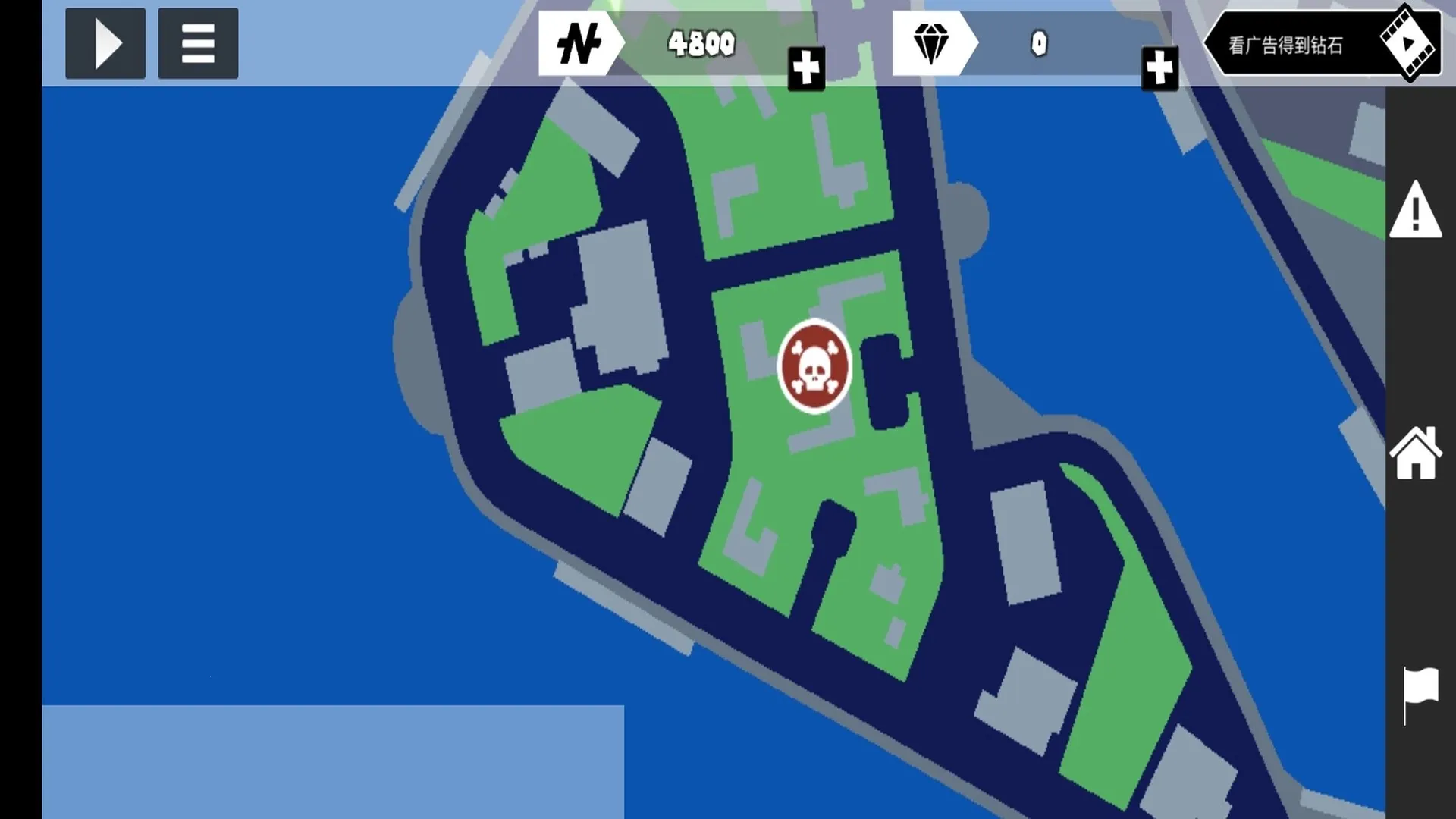Add diamonds with the plus button
The height and width of the screenshot is (819, 1456).
[x=1159, y=69]
